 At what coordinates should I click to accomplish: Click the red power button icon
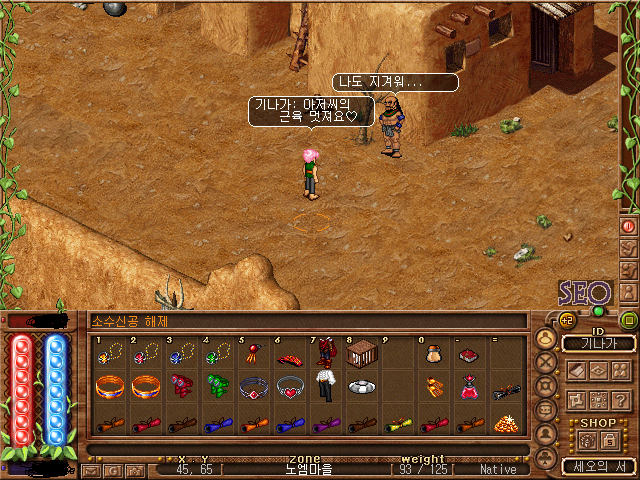[x=628, y=226]
